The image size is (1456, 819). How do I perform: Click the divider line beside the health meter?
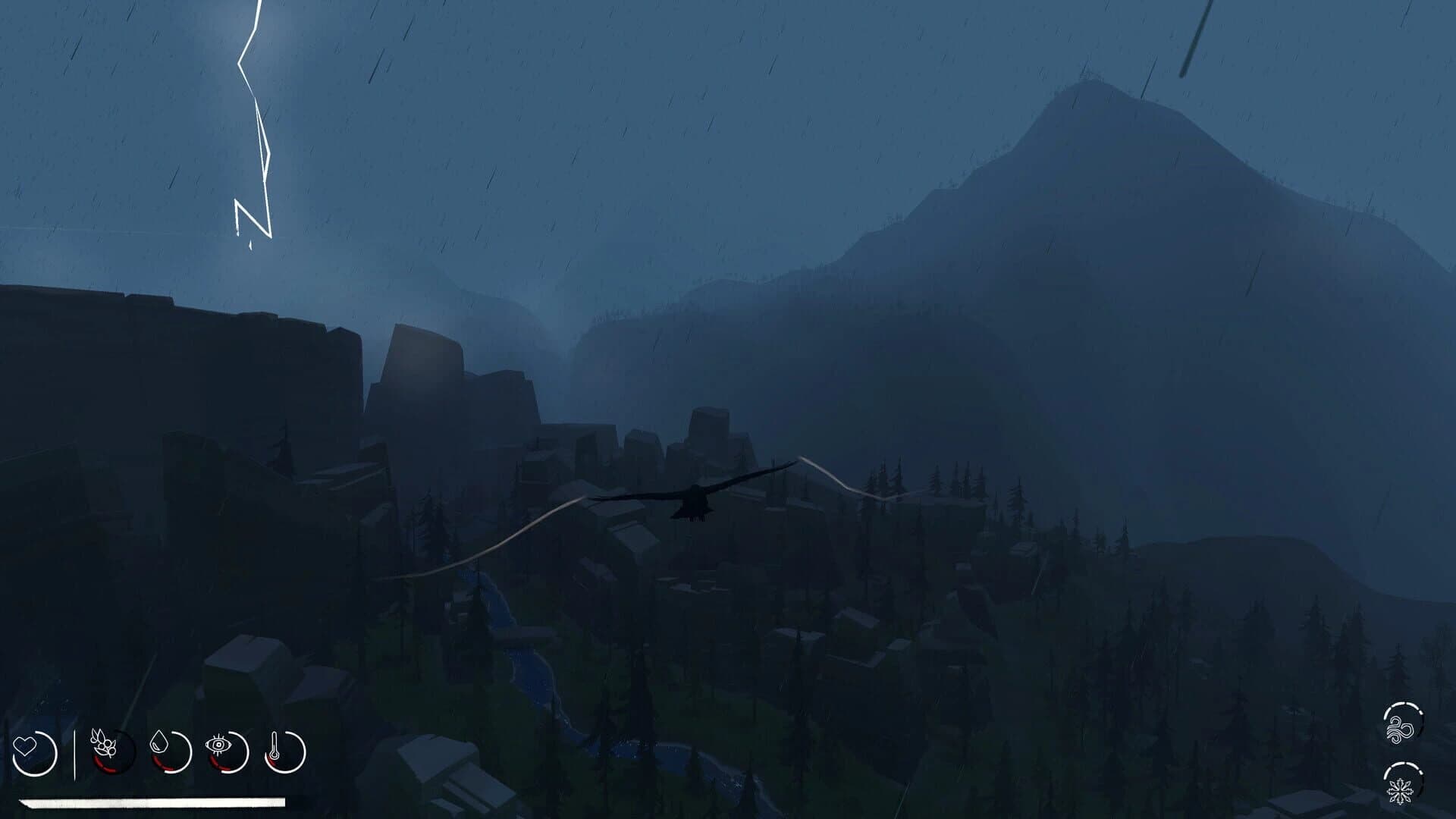click(x=76, y=751)
